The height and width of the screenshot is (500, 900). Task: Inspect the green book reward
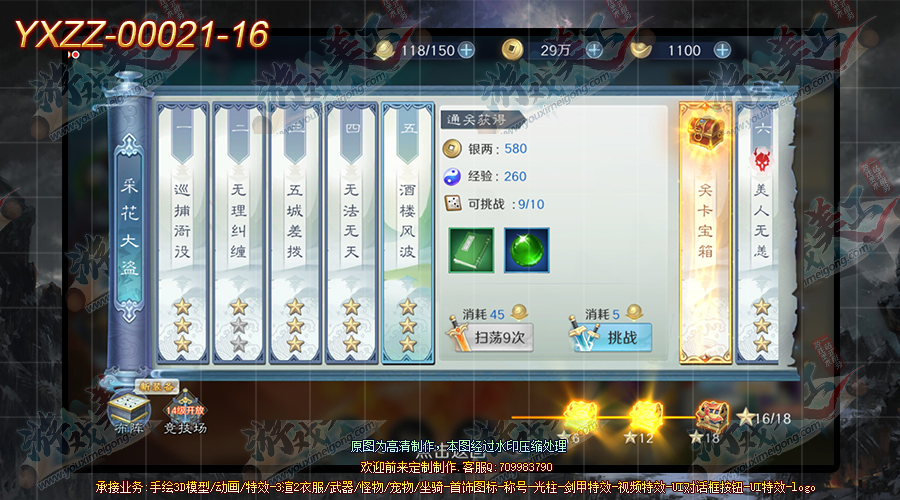tap(470, 250)
